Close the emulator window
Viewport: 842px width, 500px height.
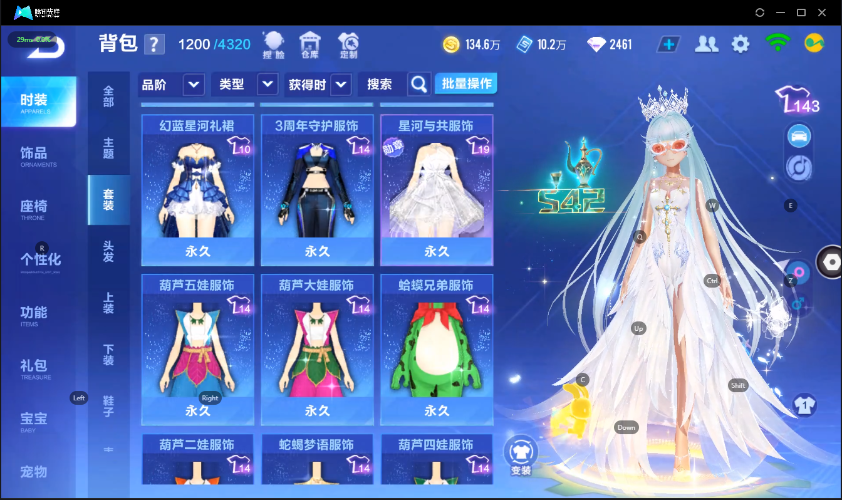tap(823, 12)
